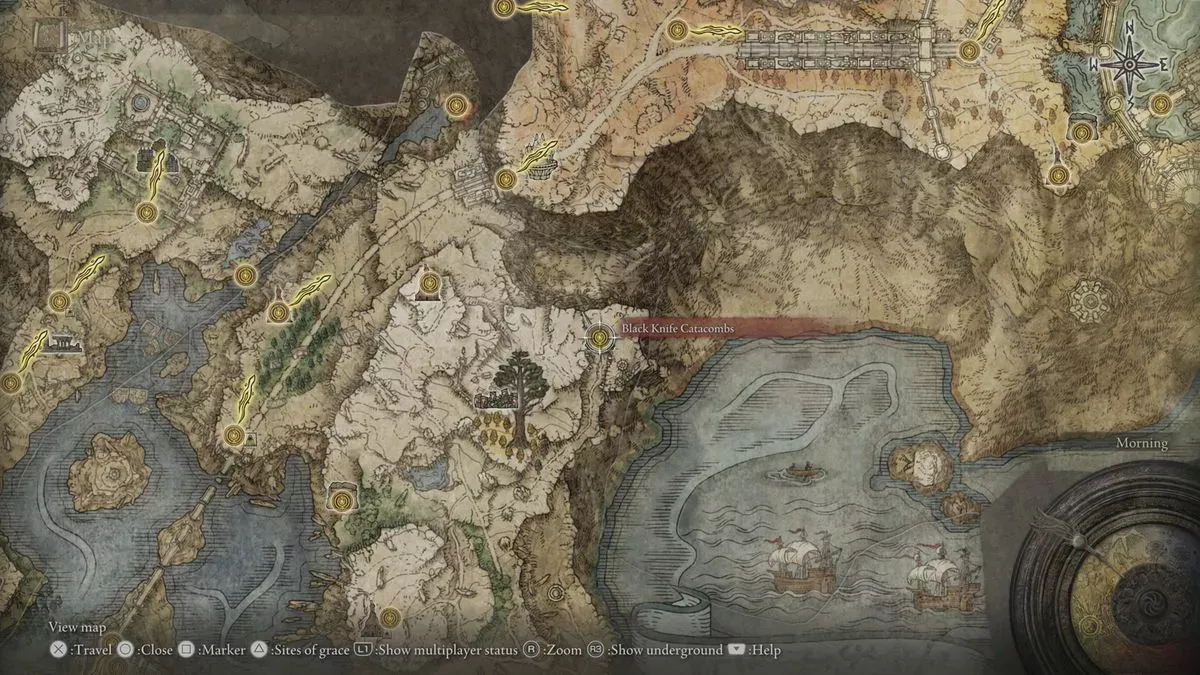Viewport: 1200px width, 675px height.
Task: Choose the grace beside the windmill village icon
Action: click(x=506, y=179)
